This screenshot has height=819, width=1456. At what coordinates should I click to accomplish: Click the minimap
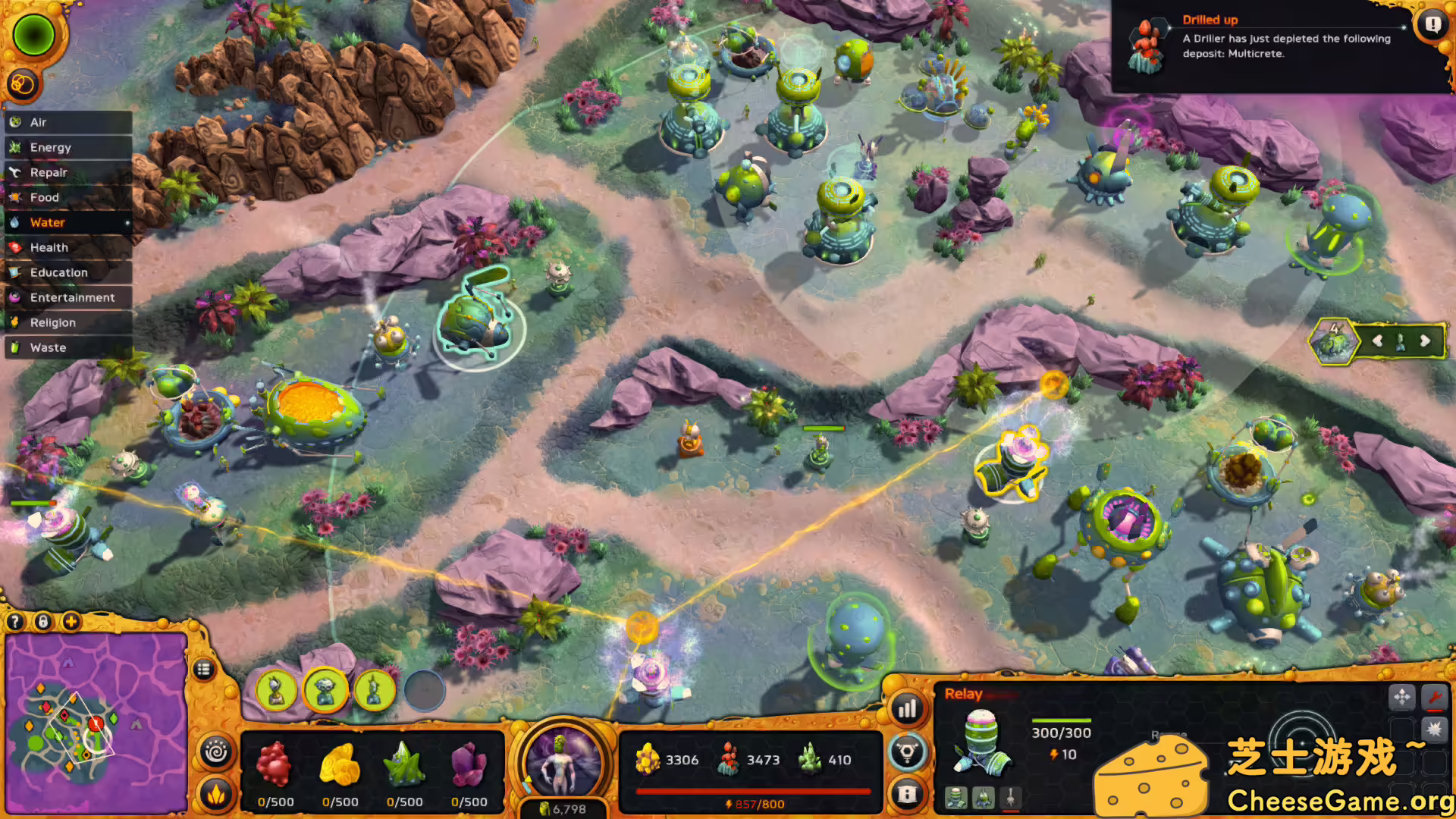point(96,723)
